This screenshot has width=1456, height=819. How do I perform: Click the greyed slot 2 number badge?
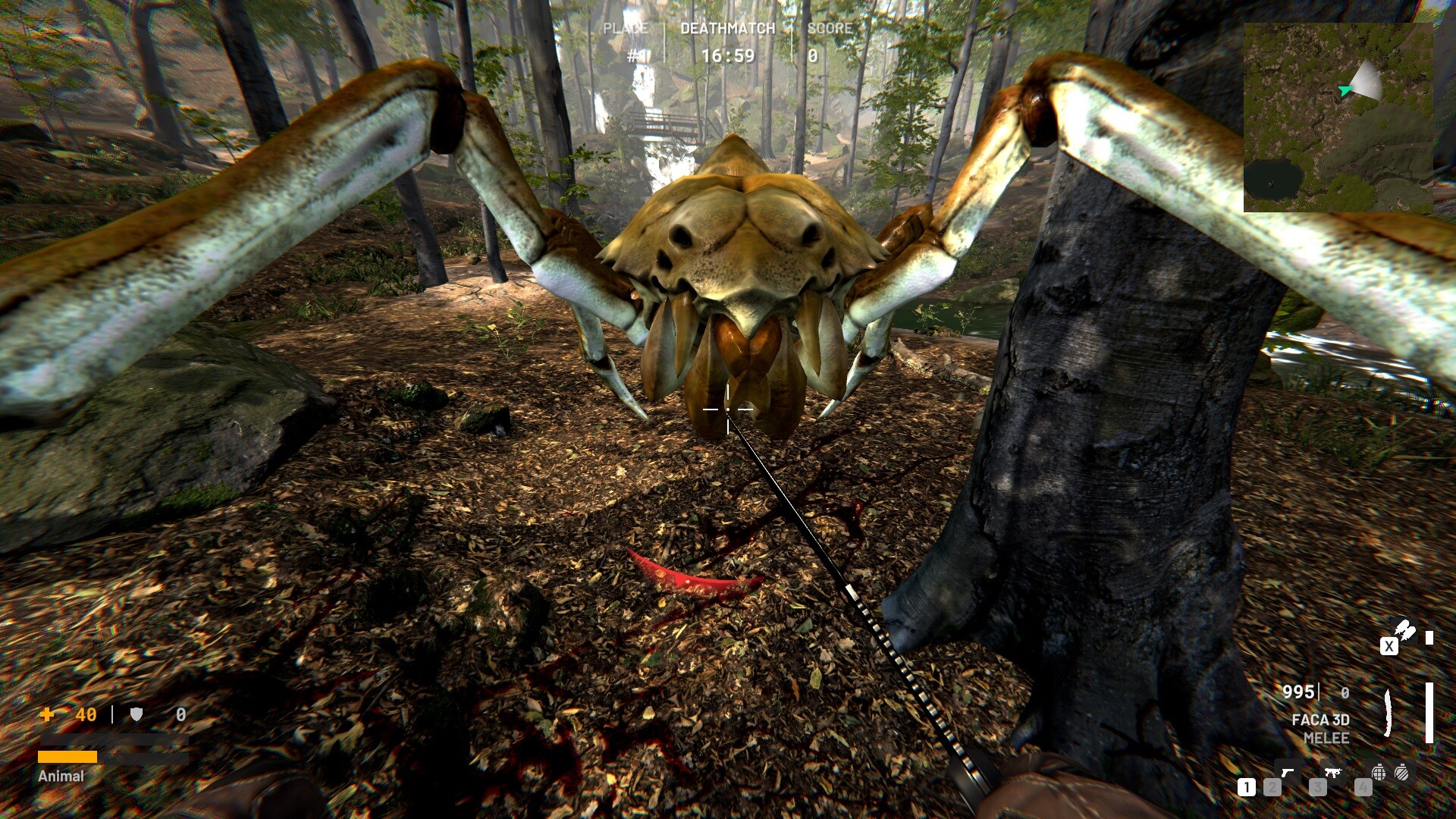pyautogui.click(x=1272, y=789)
